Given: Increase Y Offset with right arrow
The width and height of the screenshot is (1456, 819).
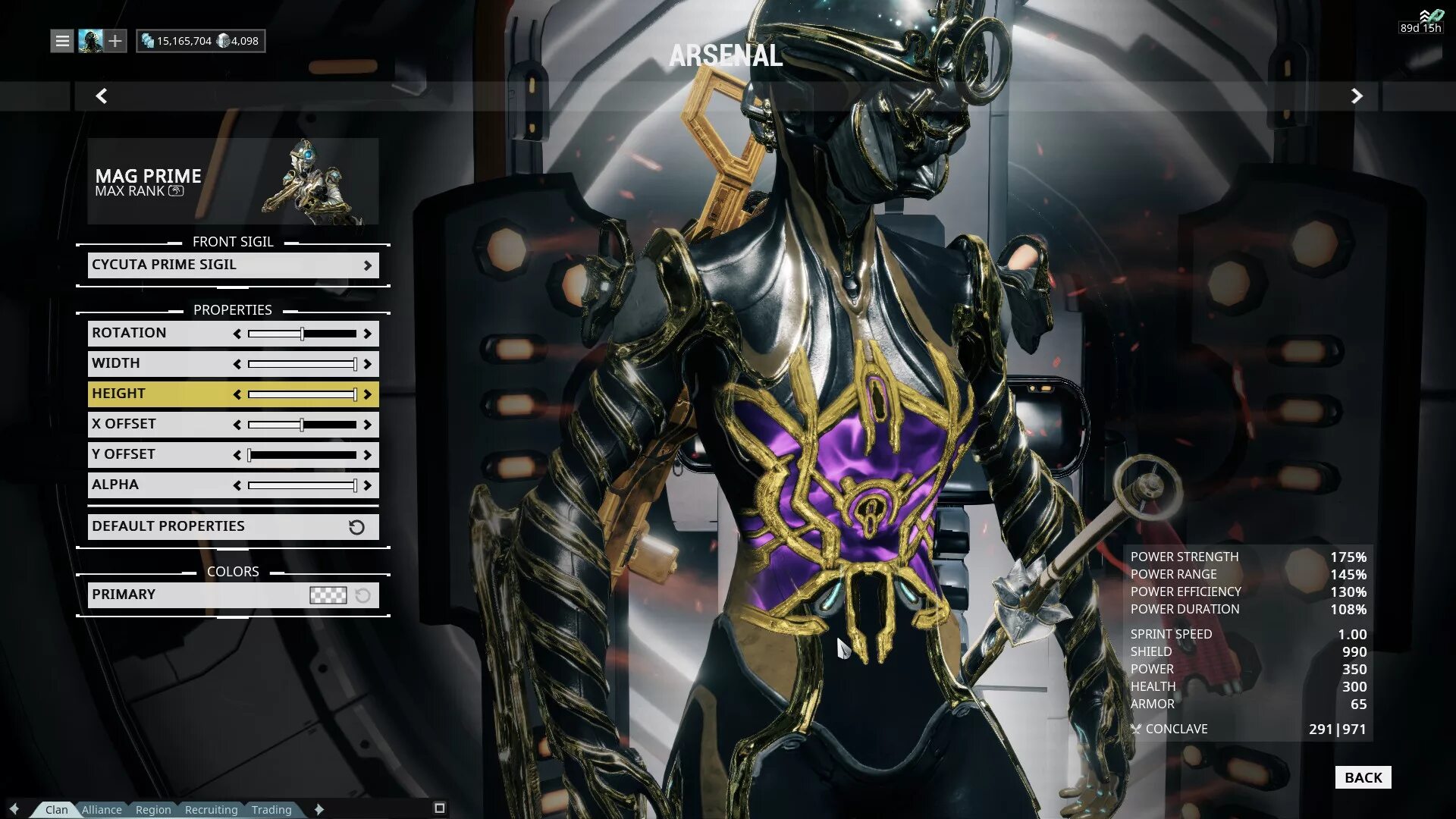Looking at the screenshot, I should point(368,455).
